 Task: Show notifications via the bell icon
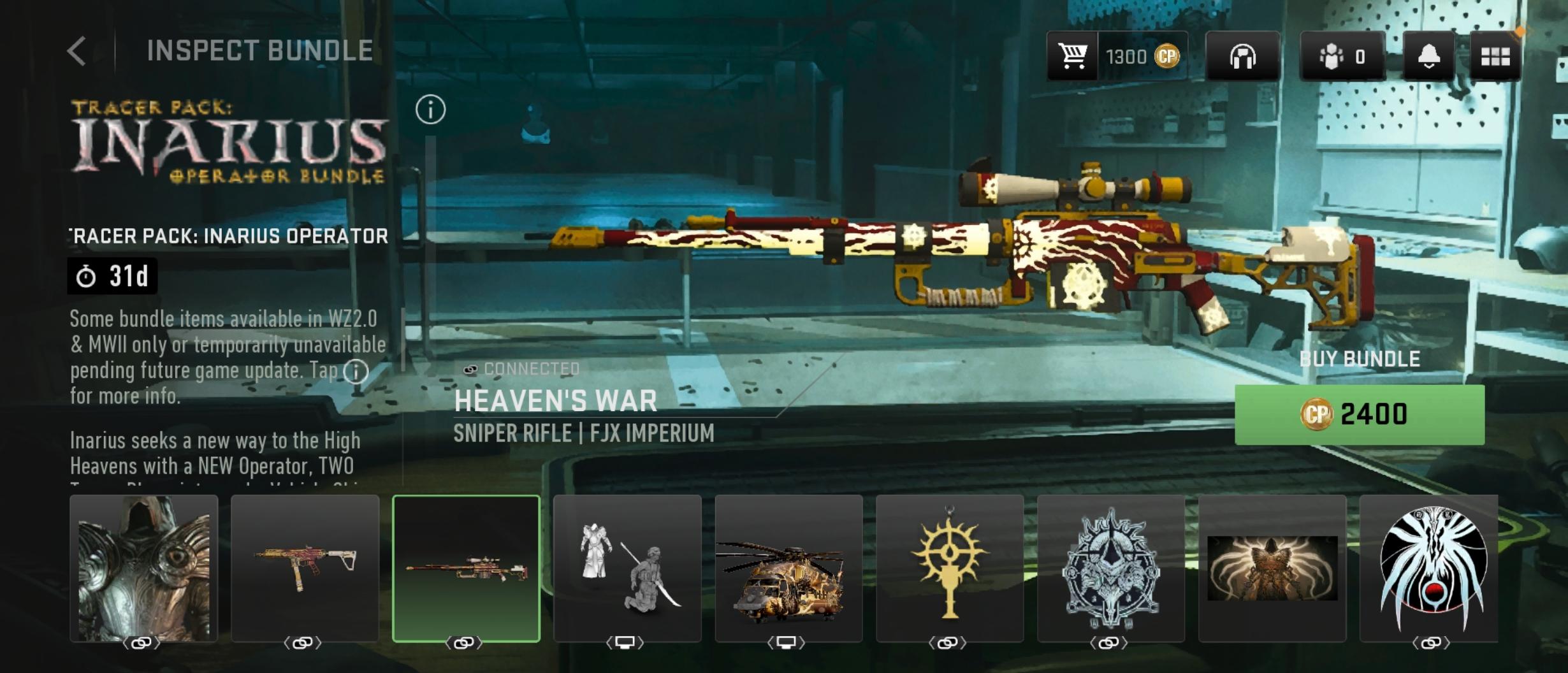[x=1428, y=57]
